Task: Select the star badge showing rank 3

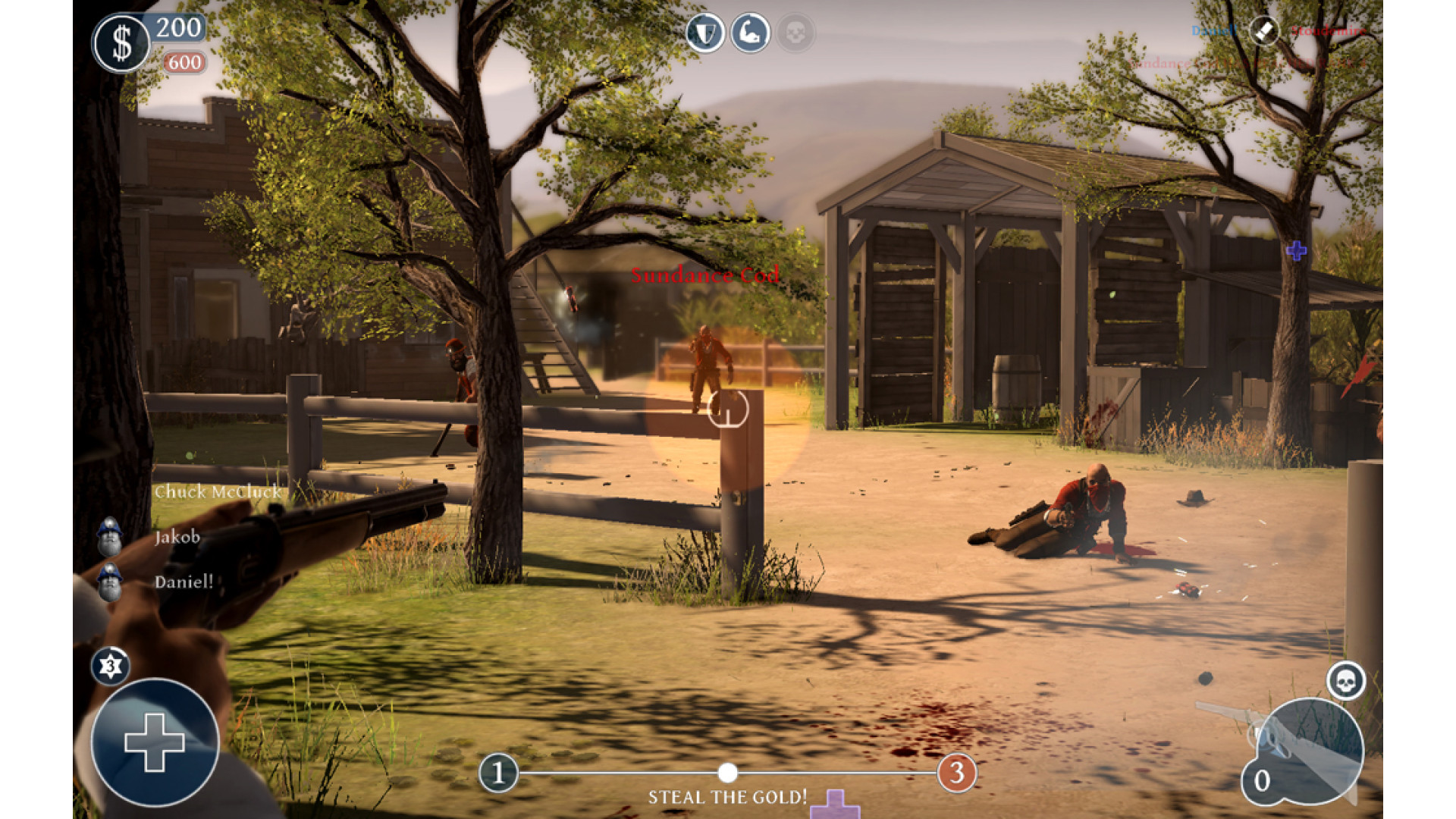Action: point(111,667)
